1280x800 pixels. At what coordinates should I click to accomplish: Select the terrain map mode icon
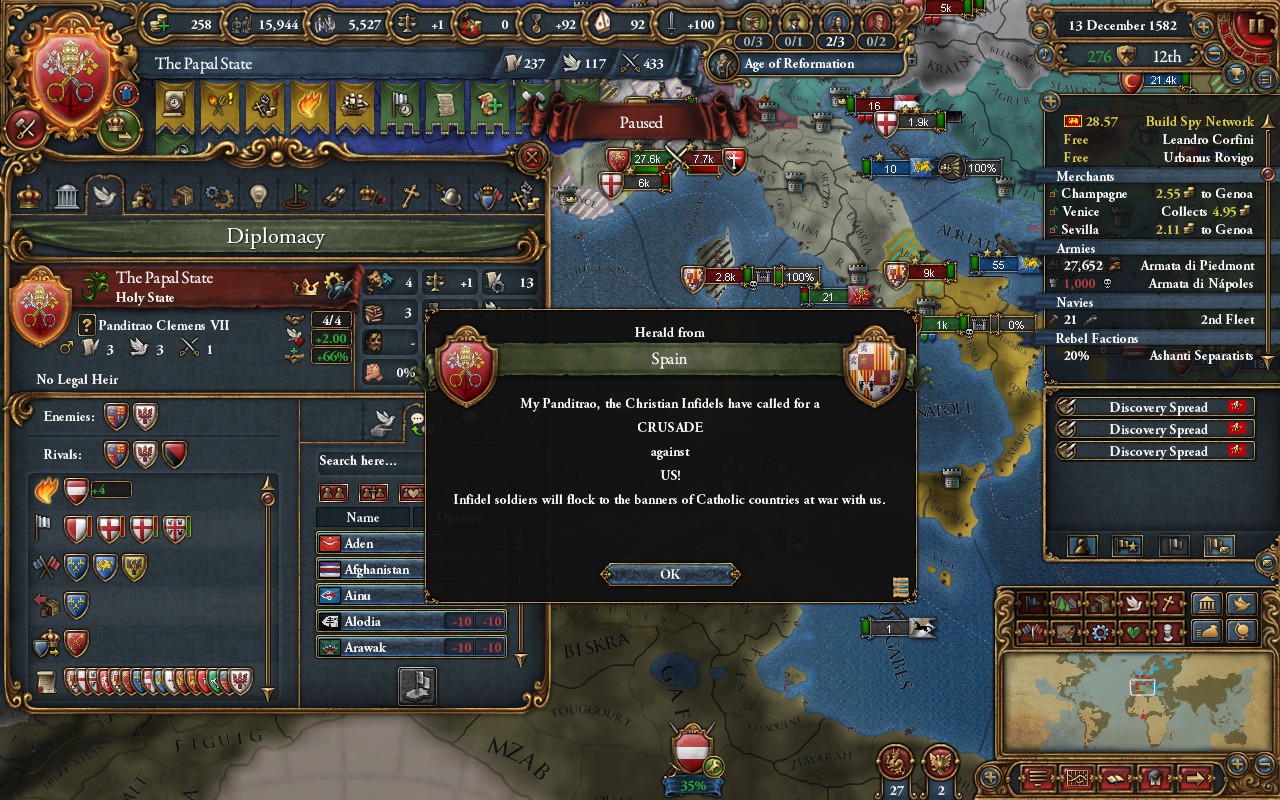coord(1065,603)
